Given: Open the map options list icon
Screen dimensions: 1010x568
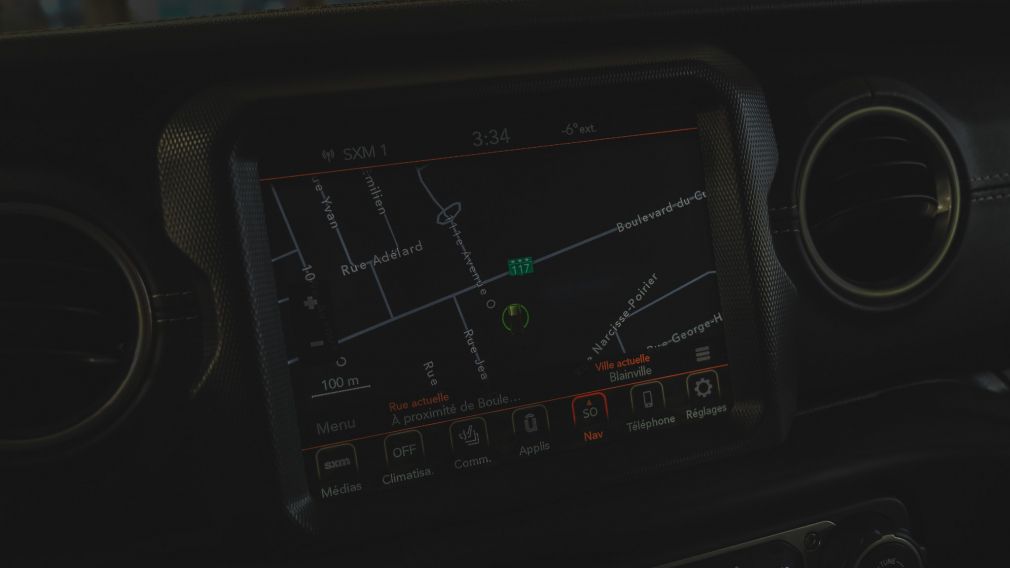Looking at the screenshot, I should click(702, 354).
